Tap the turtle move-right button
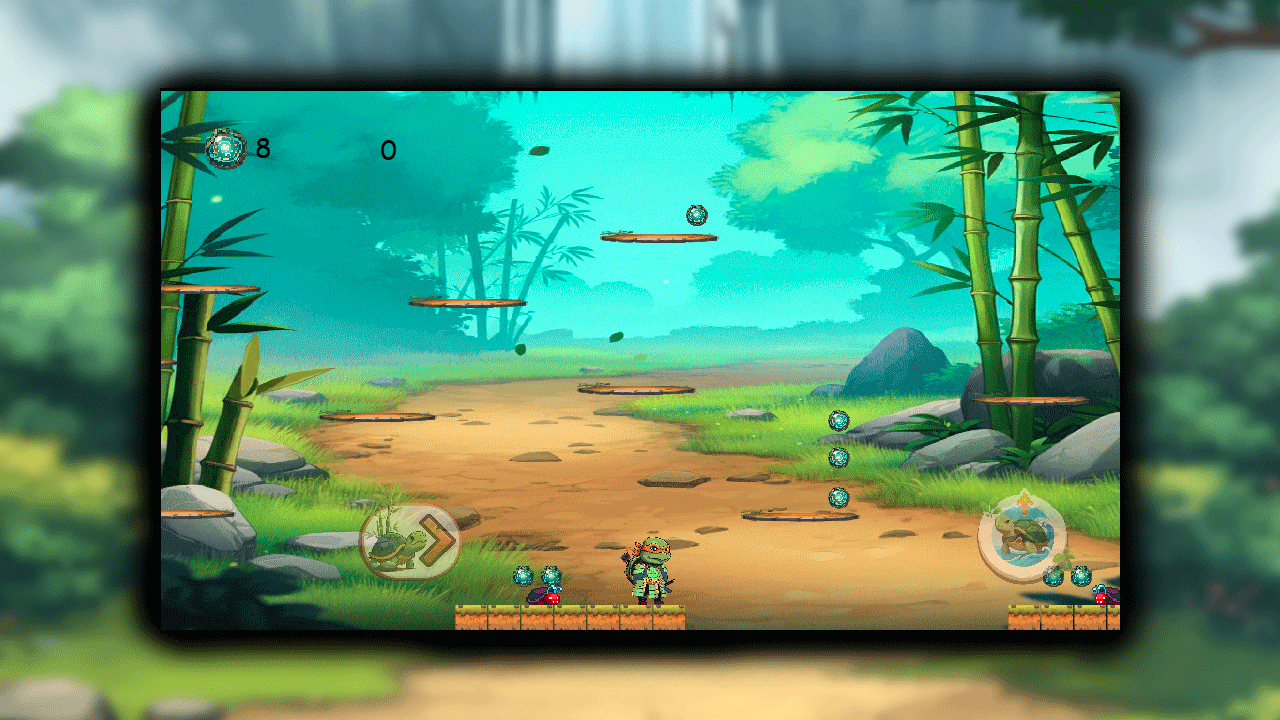The image size is (1280, 720). (x=410, y=540)
